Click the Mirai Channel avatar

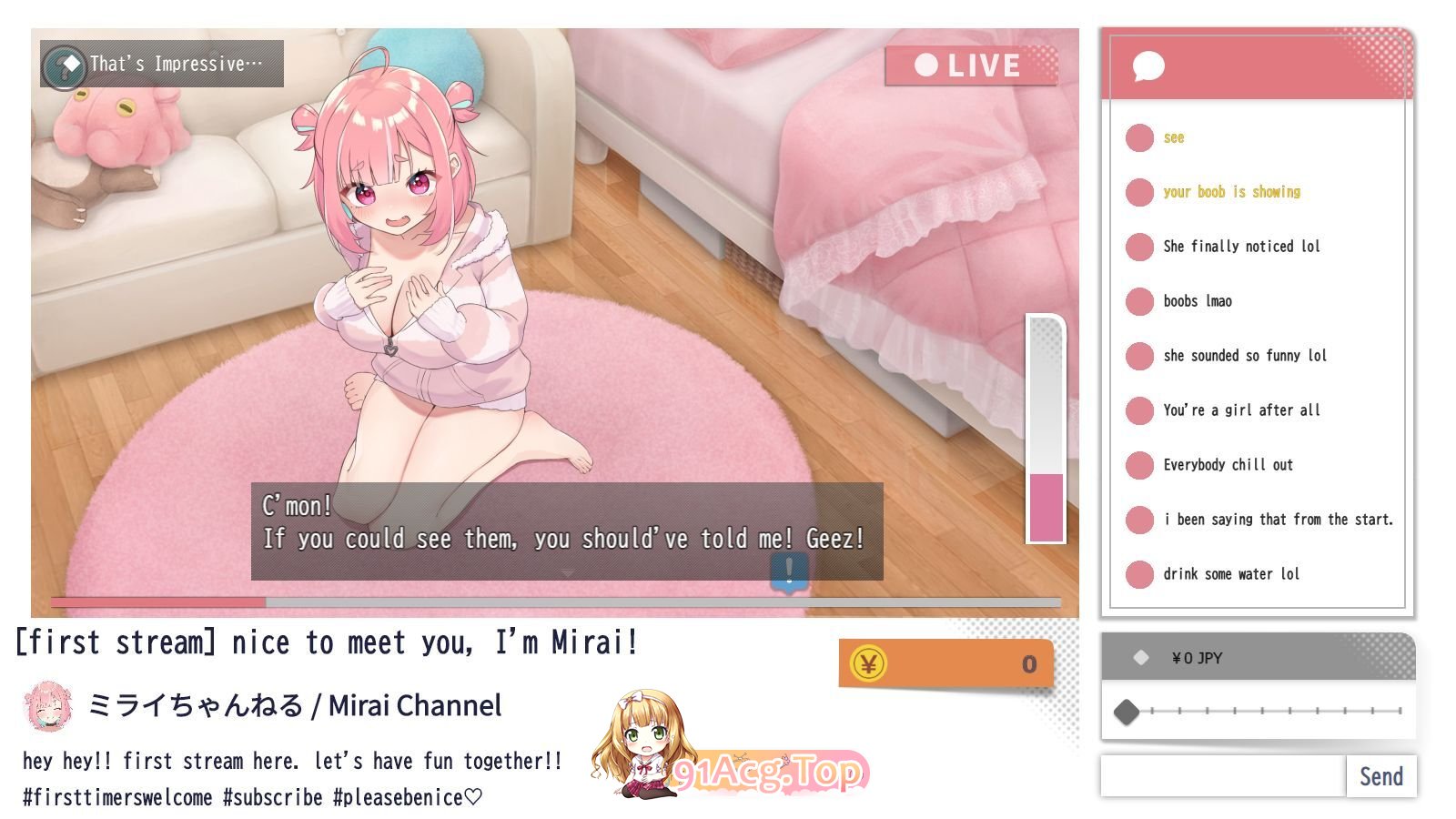pyautogui.click(x=47, y=706)
